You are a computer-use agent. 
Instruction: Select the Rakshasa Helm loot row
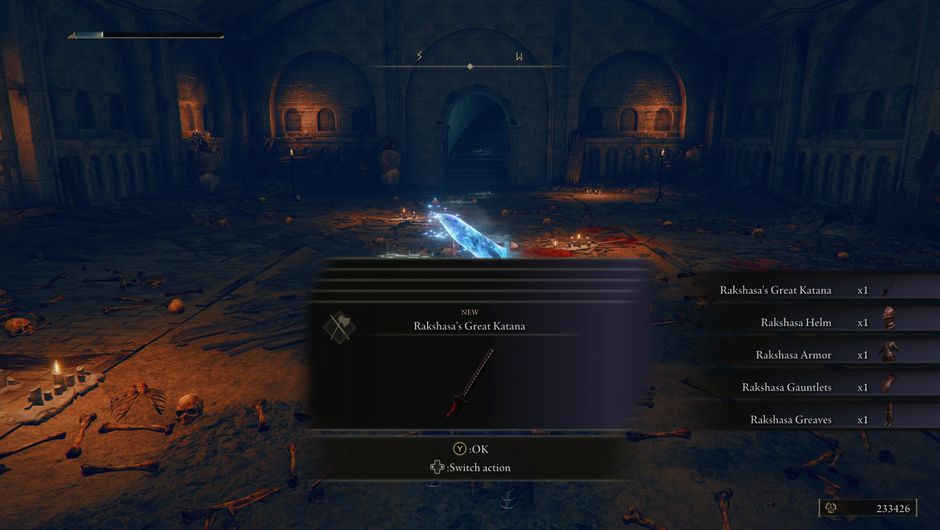[800, 323]
